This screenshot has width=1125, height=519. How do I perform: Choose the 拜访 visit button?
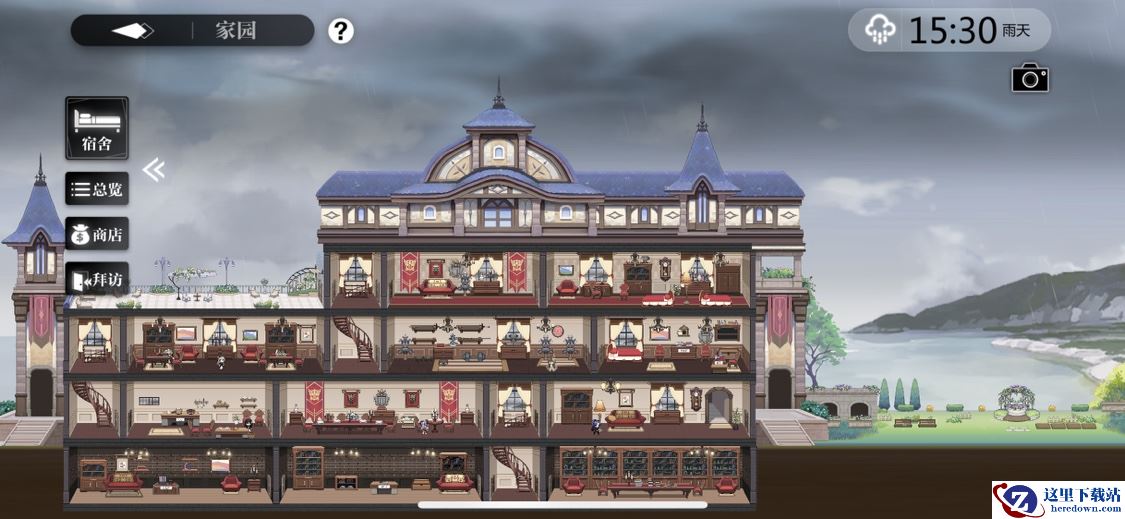97,280
